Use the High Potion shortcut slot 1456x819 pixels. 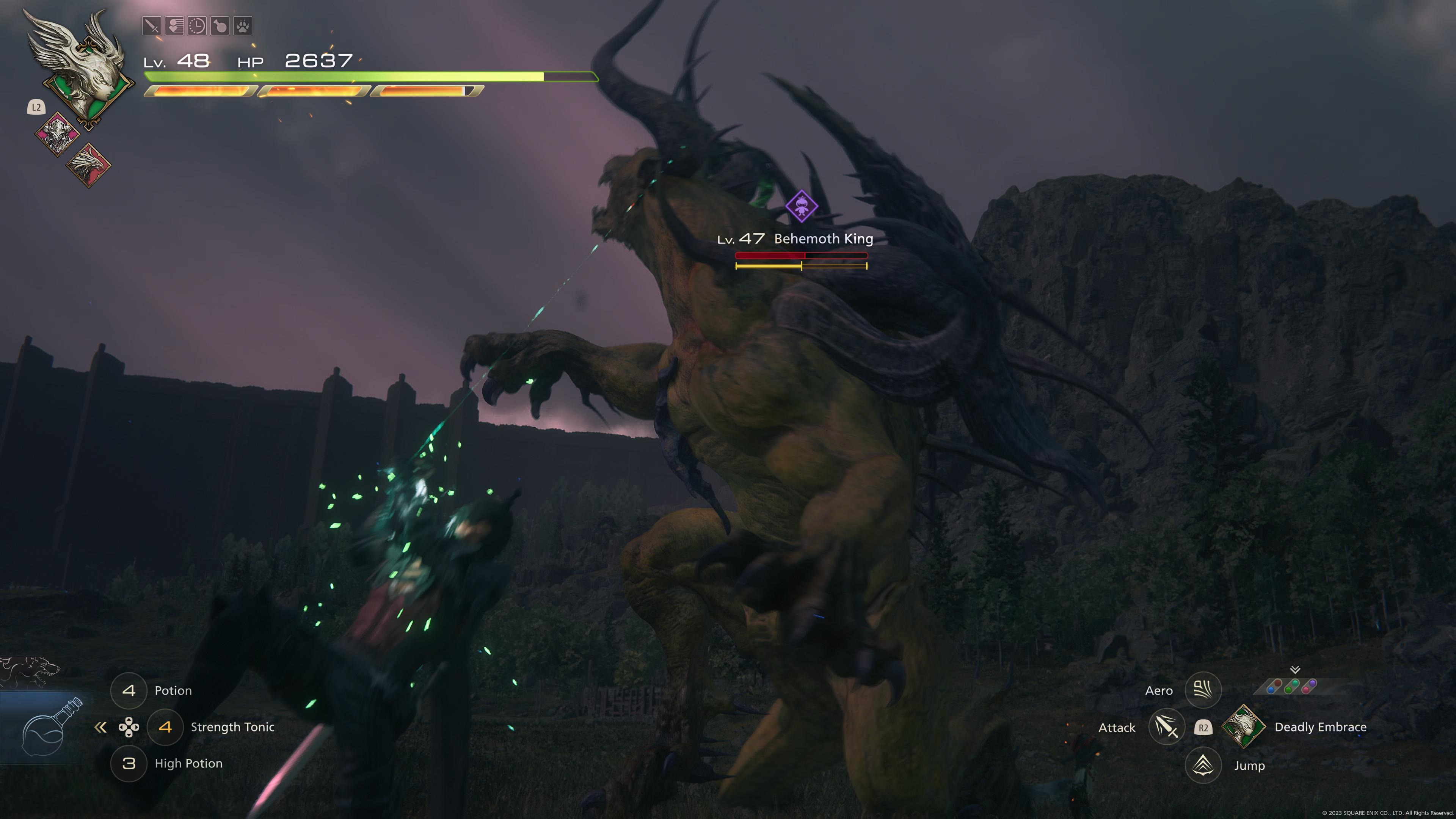129,764
